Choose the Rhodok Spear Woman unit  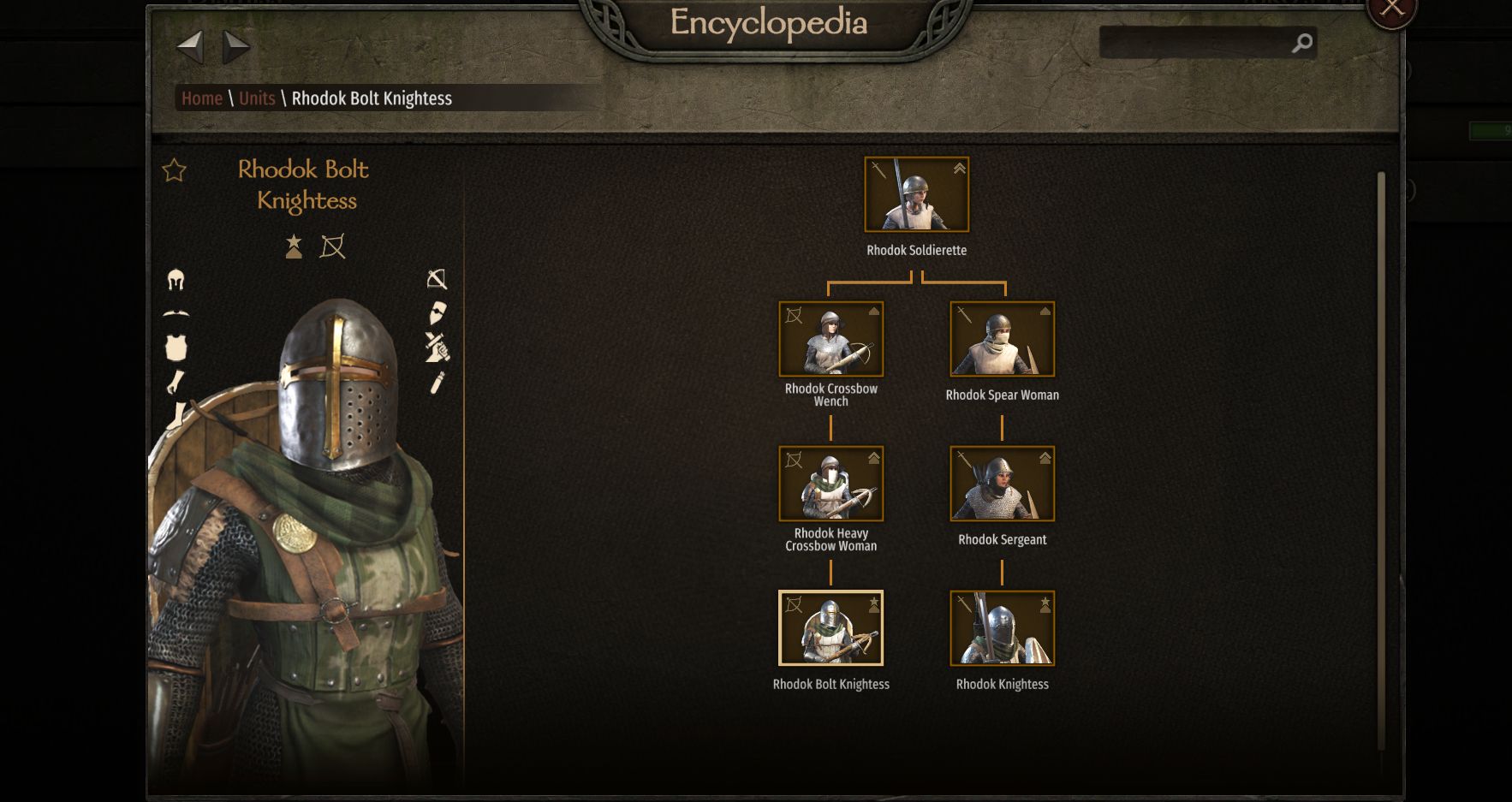click(1002, 339)
